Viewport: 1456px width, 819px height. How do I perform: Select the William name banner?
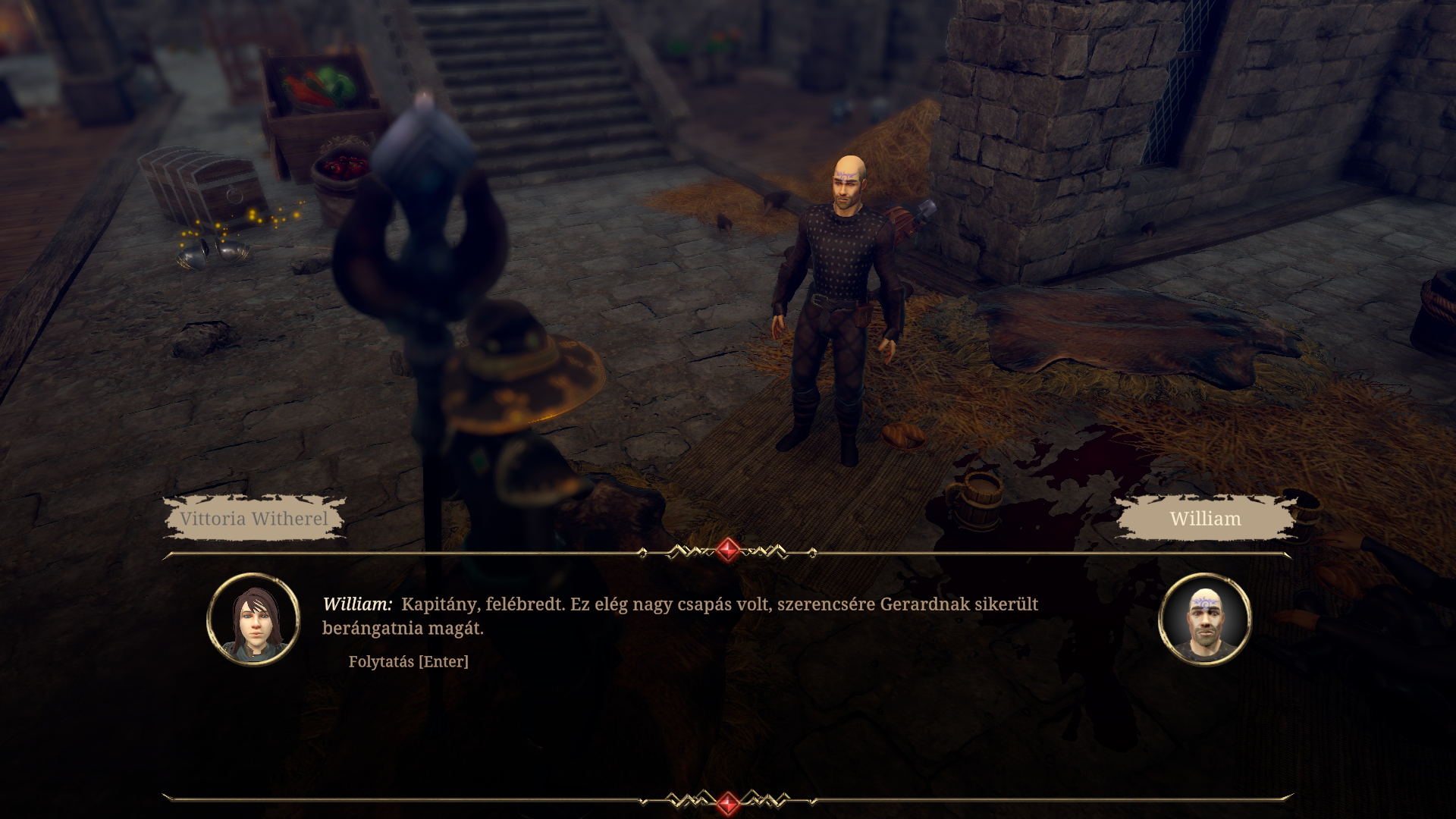(x=1205, y=519)
